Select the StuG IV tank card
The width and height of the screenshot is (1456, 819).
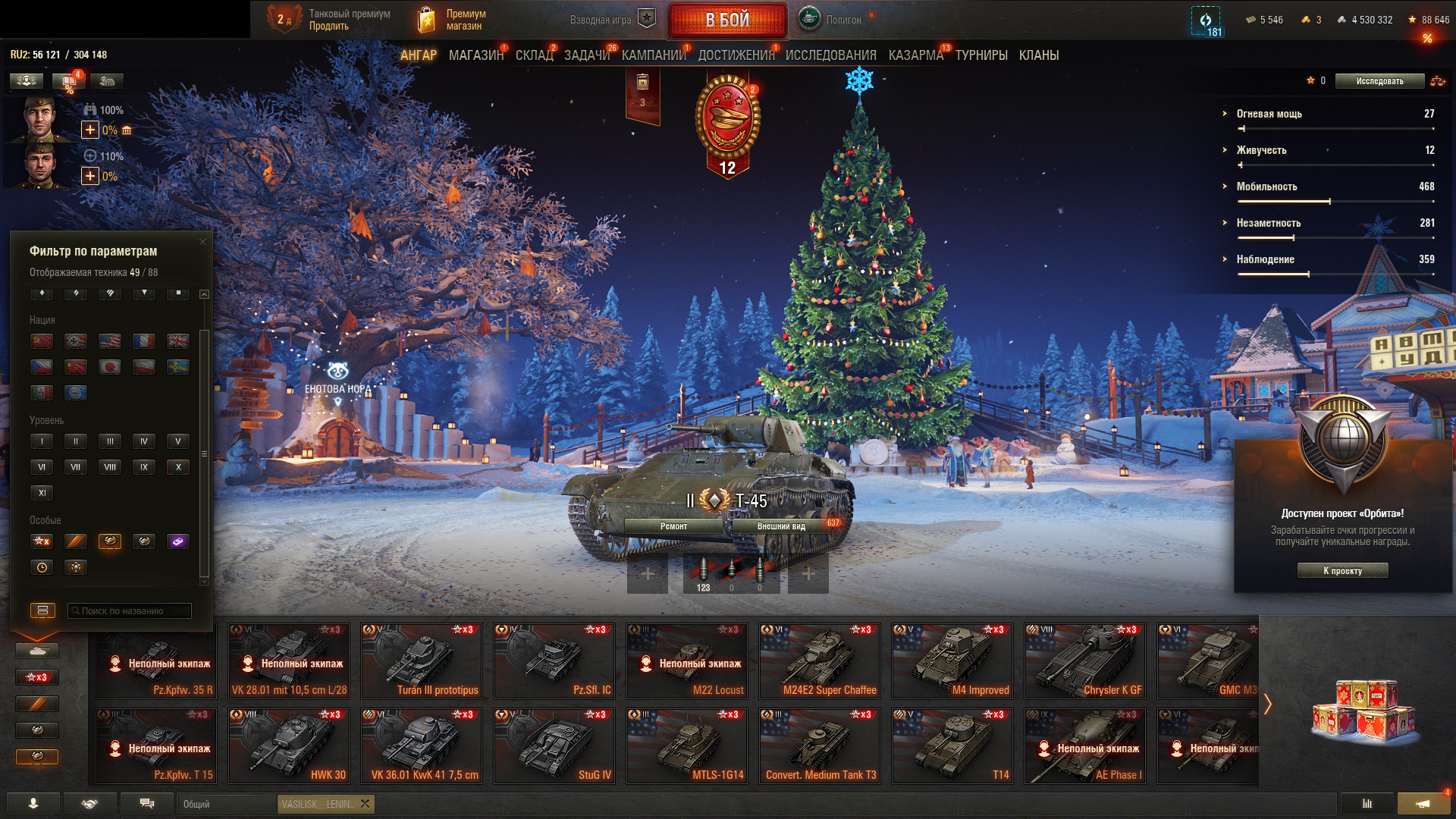click(554, 746)
